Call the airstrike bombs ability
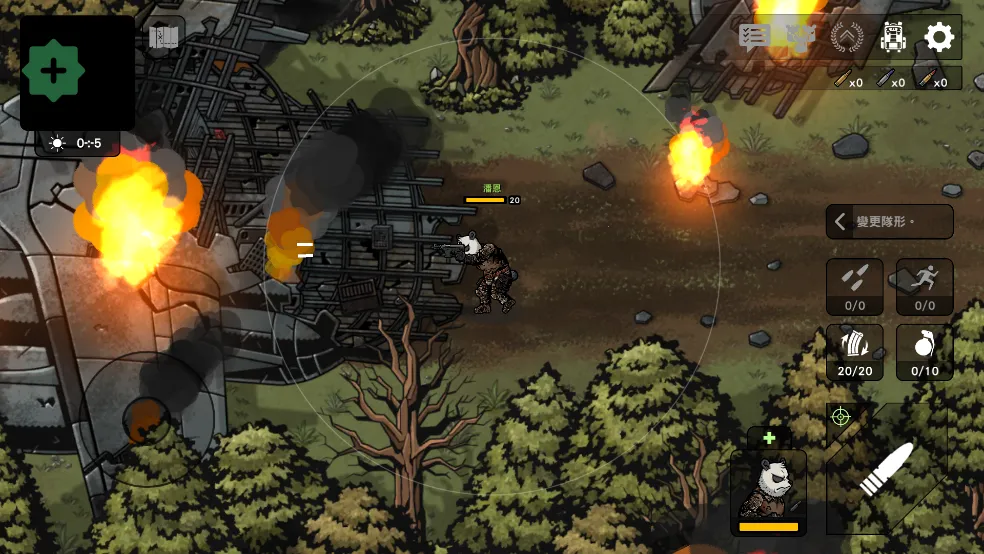984x554 pixels. tap(854, 286)
